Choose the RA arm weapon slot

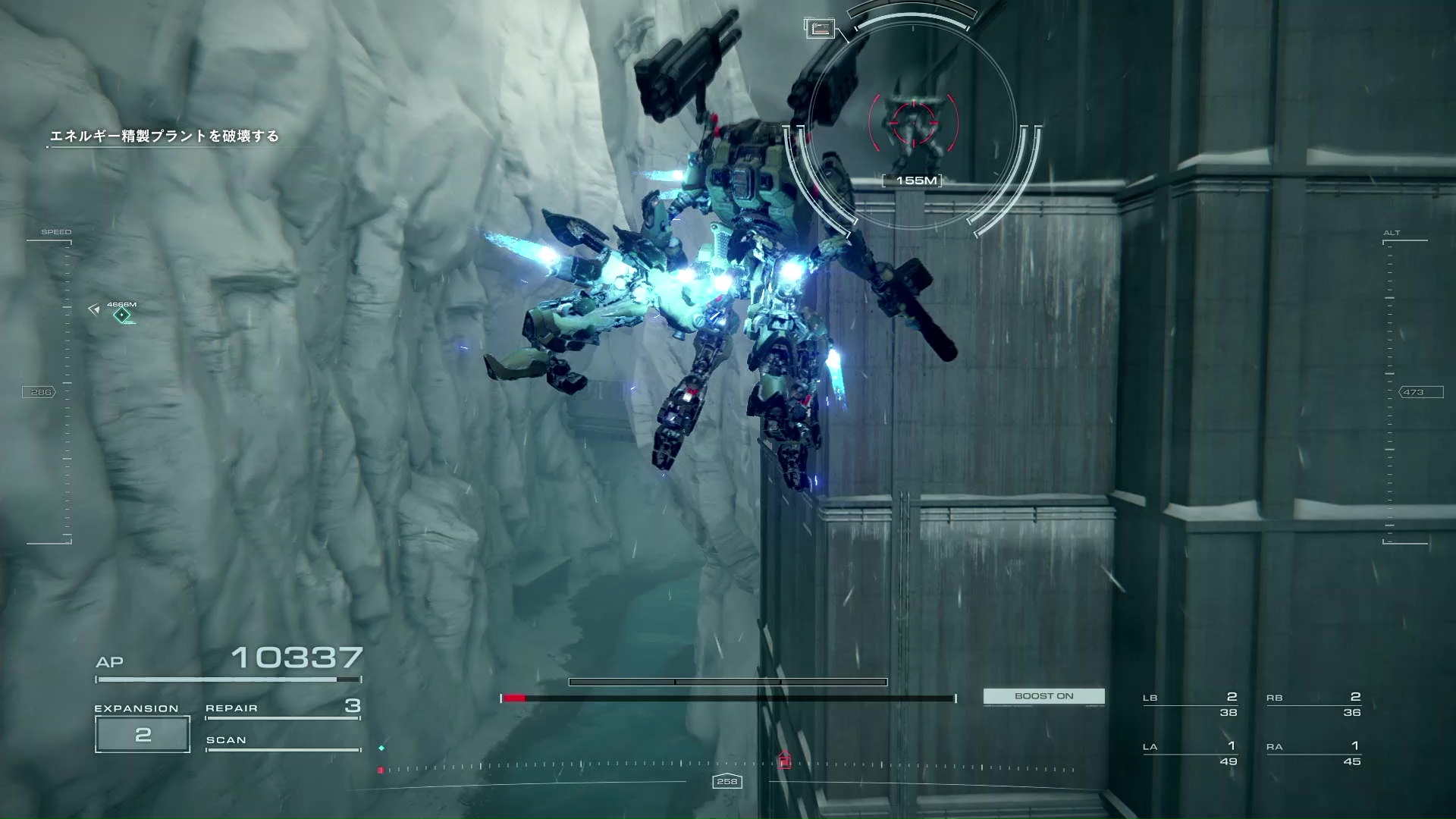[1313, 754]
